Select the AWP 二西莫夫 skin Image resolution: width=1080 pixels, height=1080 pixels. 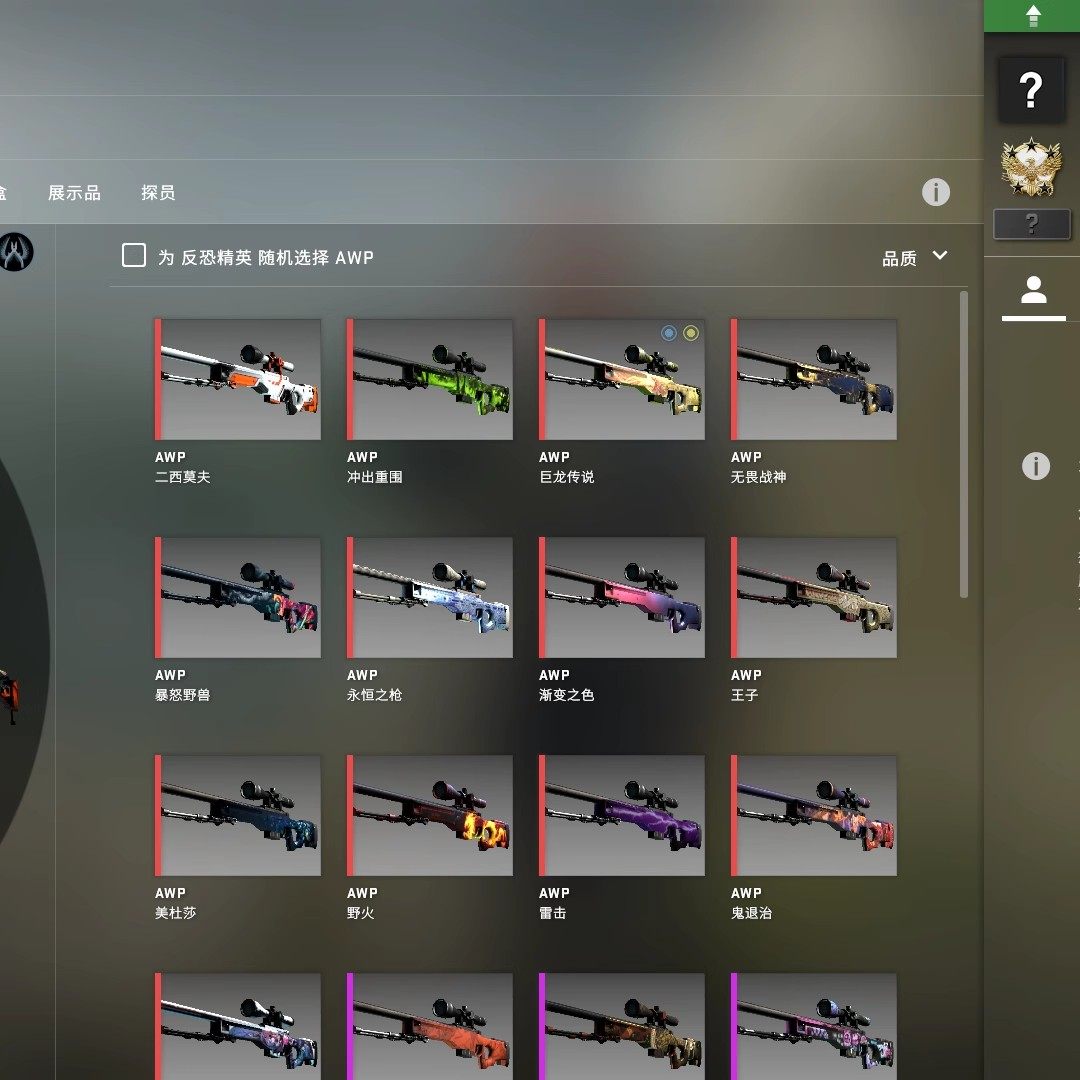(x=238, y=380)
